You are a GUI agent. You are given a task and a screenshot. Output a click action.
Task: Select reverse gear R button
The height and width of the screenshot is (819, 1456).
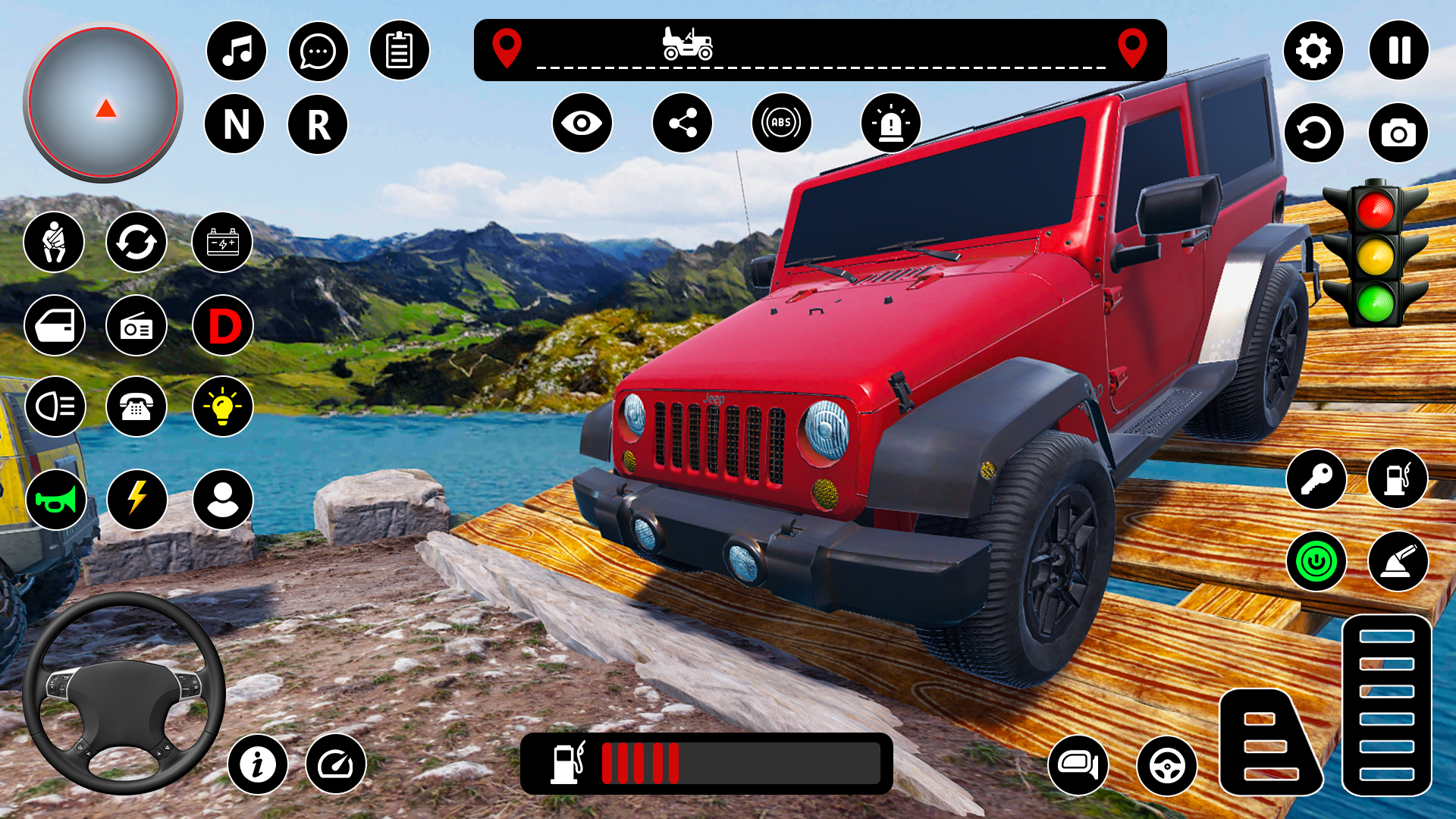318,124
